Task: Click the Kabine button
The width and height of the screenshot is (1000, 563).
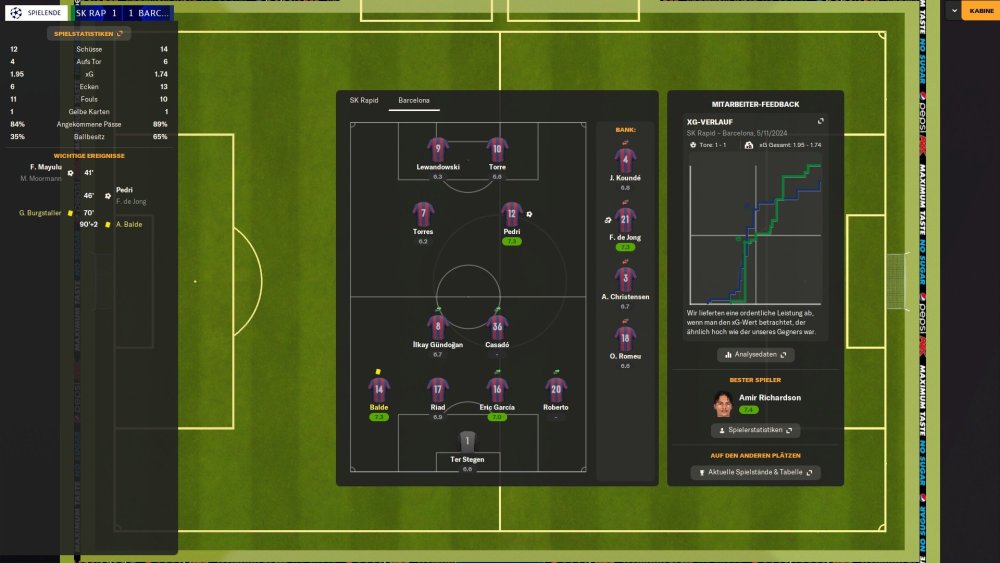Action: coord(981,11)
